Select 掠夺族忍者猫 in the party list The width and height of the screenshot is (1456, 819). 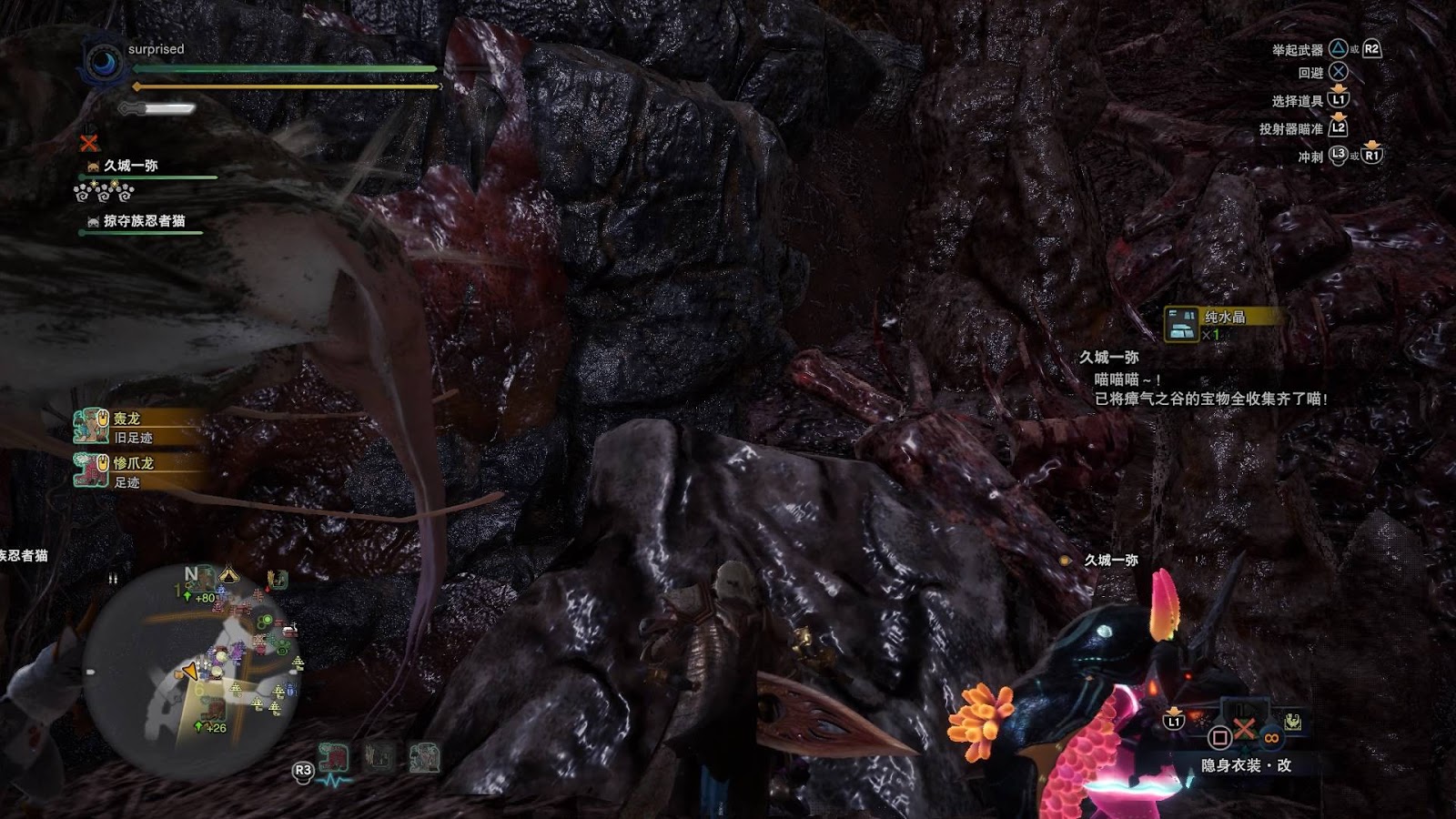143,221
